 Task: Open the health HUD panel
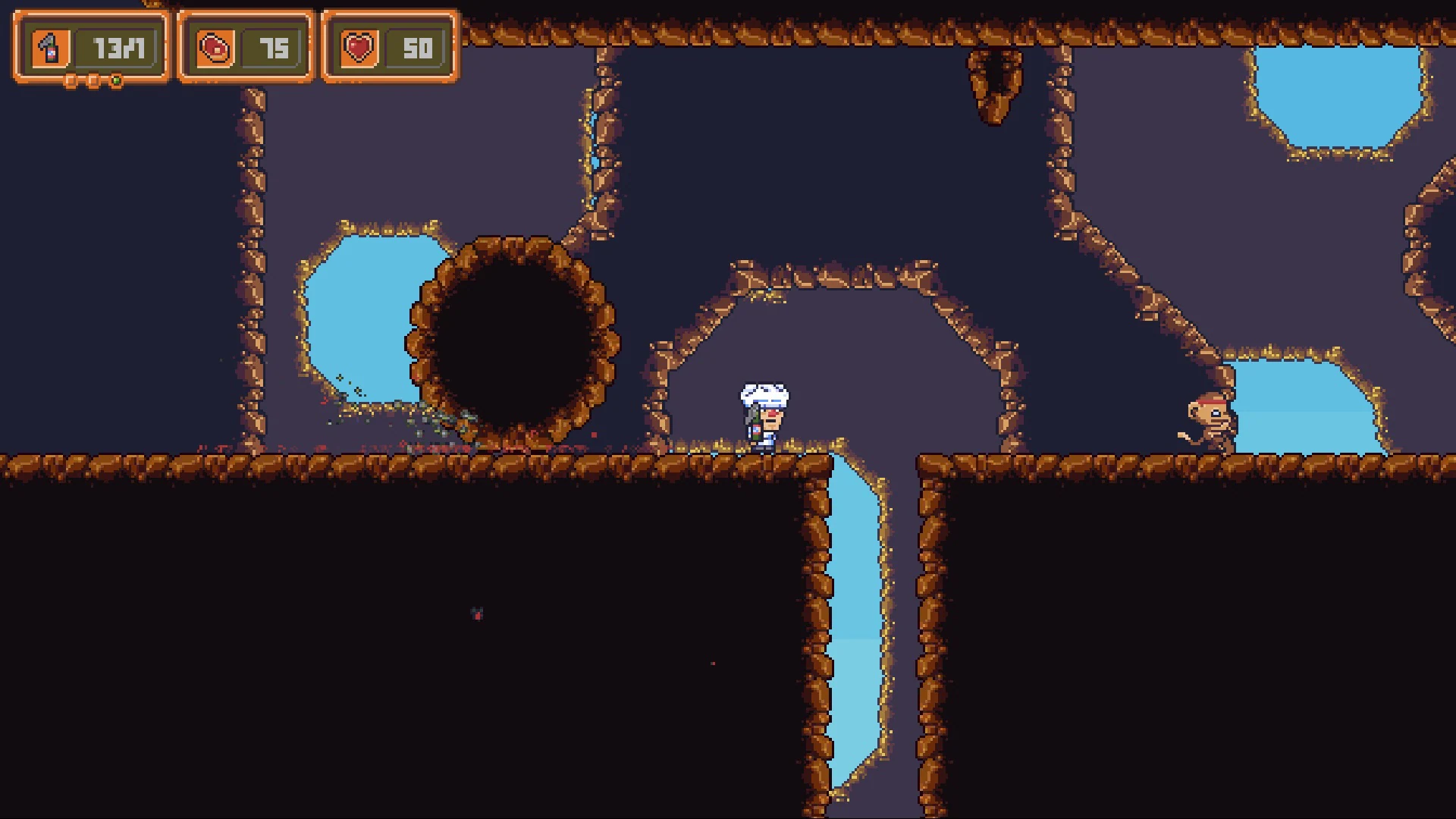388,47
